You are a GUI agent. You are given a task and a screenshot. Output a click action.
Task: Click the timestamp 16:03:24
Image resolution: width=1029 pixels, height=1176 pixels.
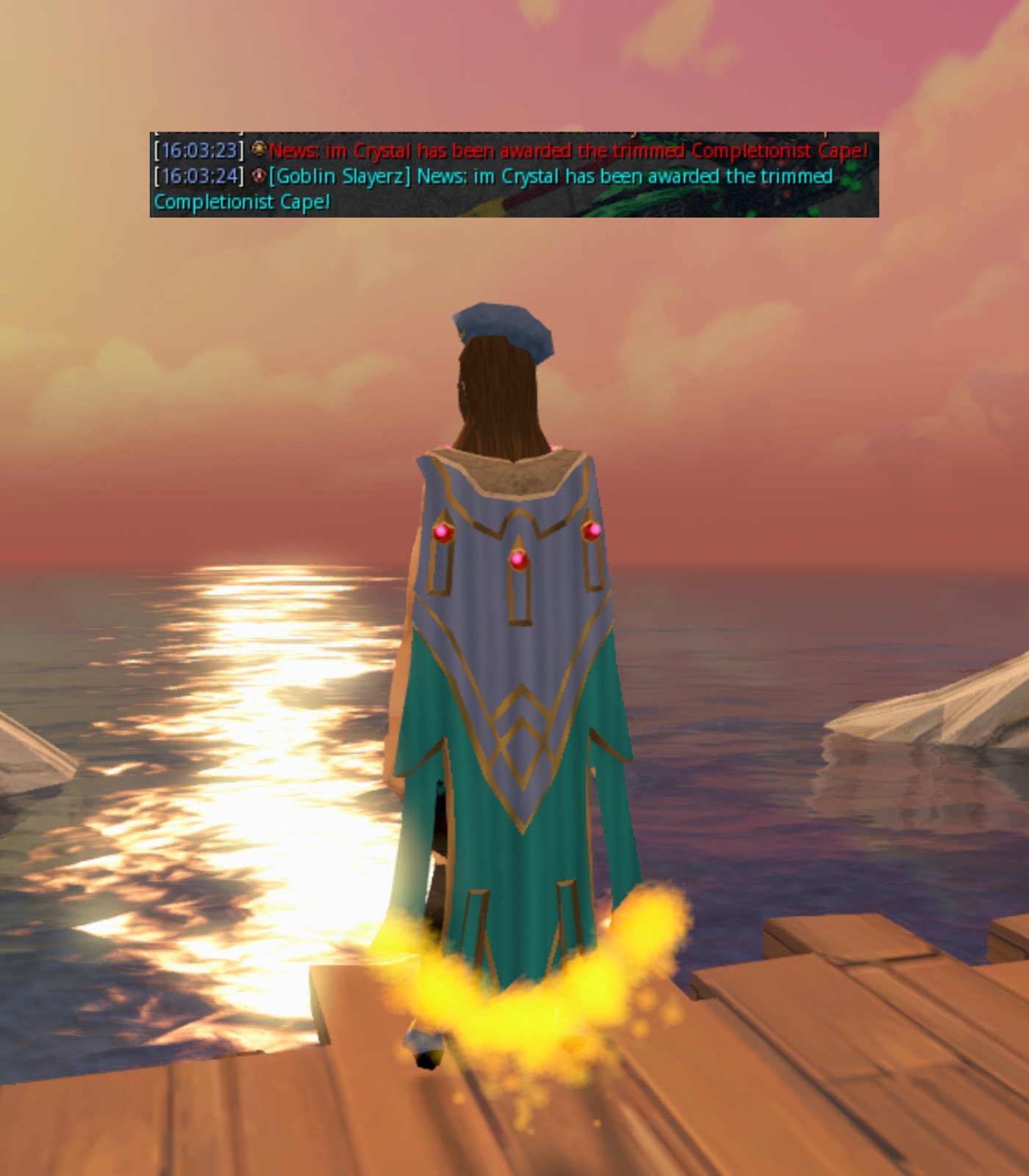[x=198, y=176]
